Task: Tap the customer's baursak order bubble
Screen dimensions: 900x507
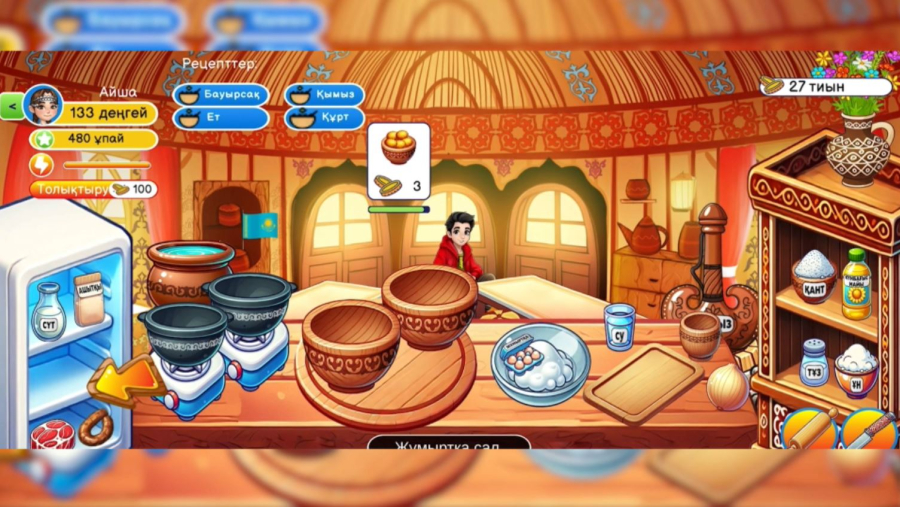Action: 398,160
